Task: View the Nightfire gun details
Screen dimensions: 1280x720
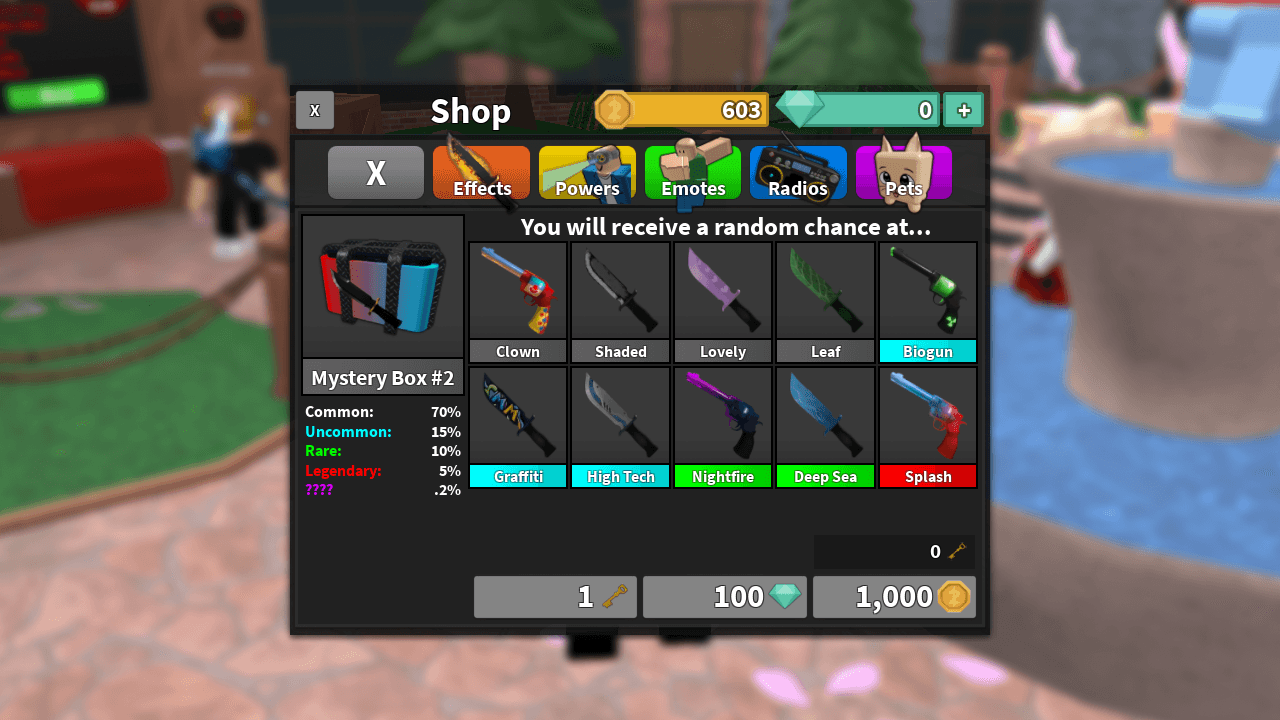Action: coord(722,415)
